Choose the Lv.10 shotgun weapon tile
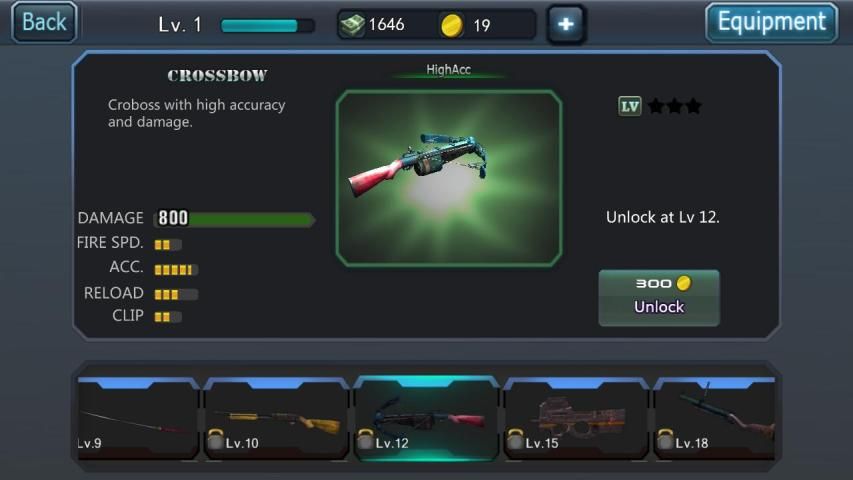Viewport: 853px width, 480px height. click(x=277, y=419)
